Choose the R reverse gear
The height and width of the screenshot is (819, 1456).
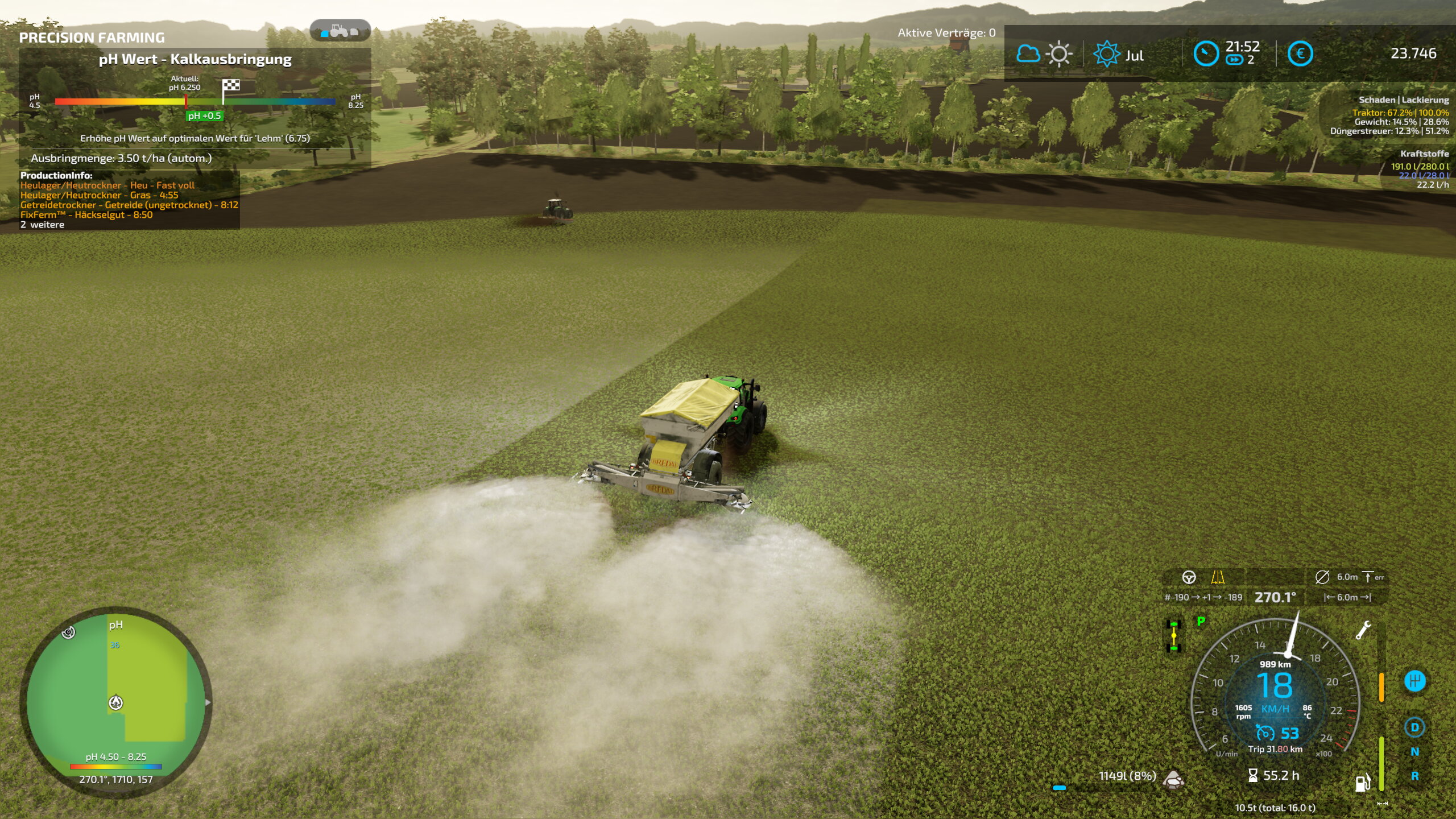click(x=1414, y=776)
